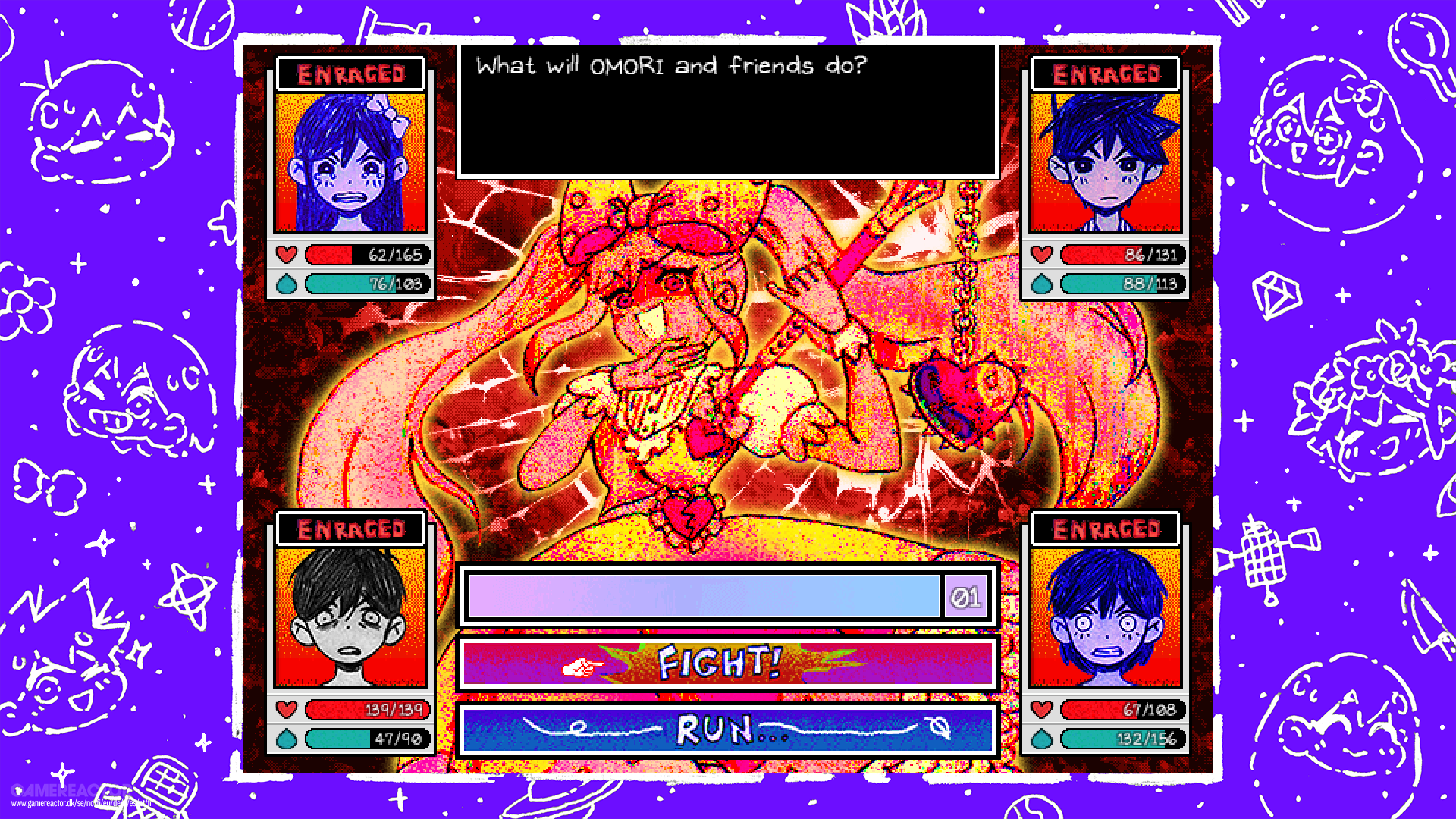
Task: Click the 01 energy counter
Action: (965, 596)
